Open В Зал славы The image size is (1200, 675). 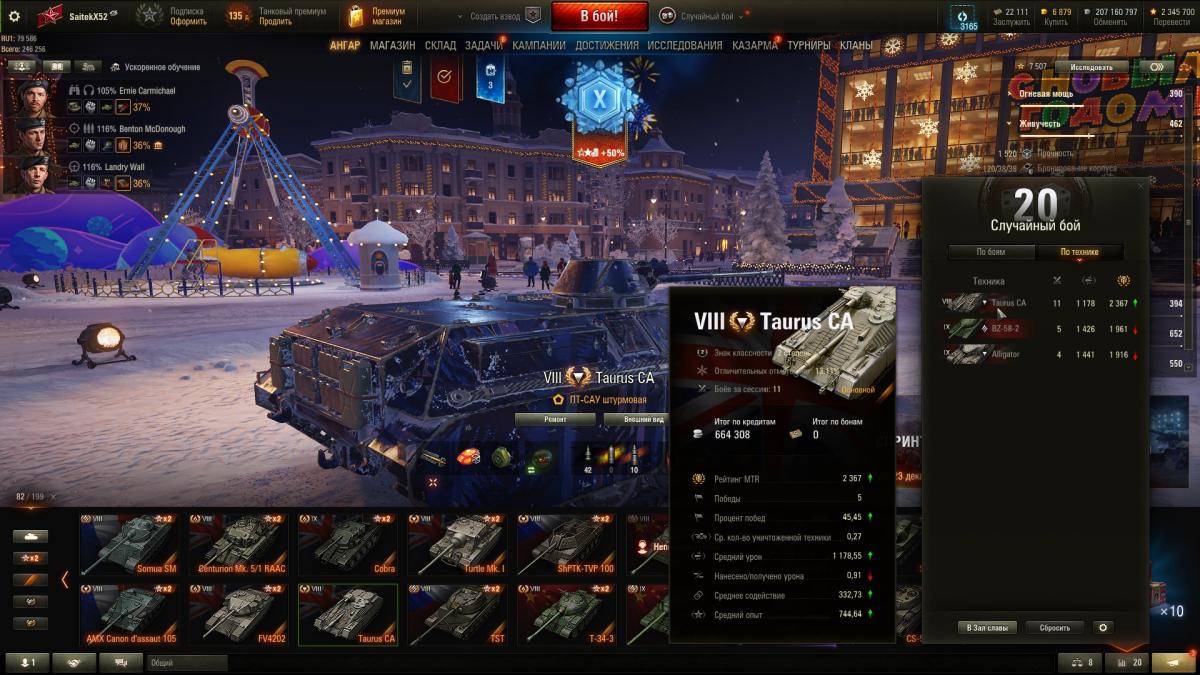point(986,628)
